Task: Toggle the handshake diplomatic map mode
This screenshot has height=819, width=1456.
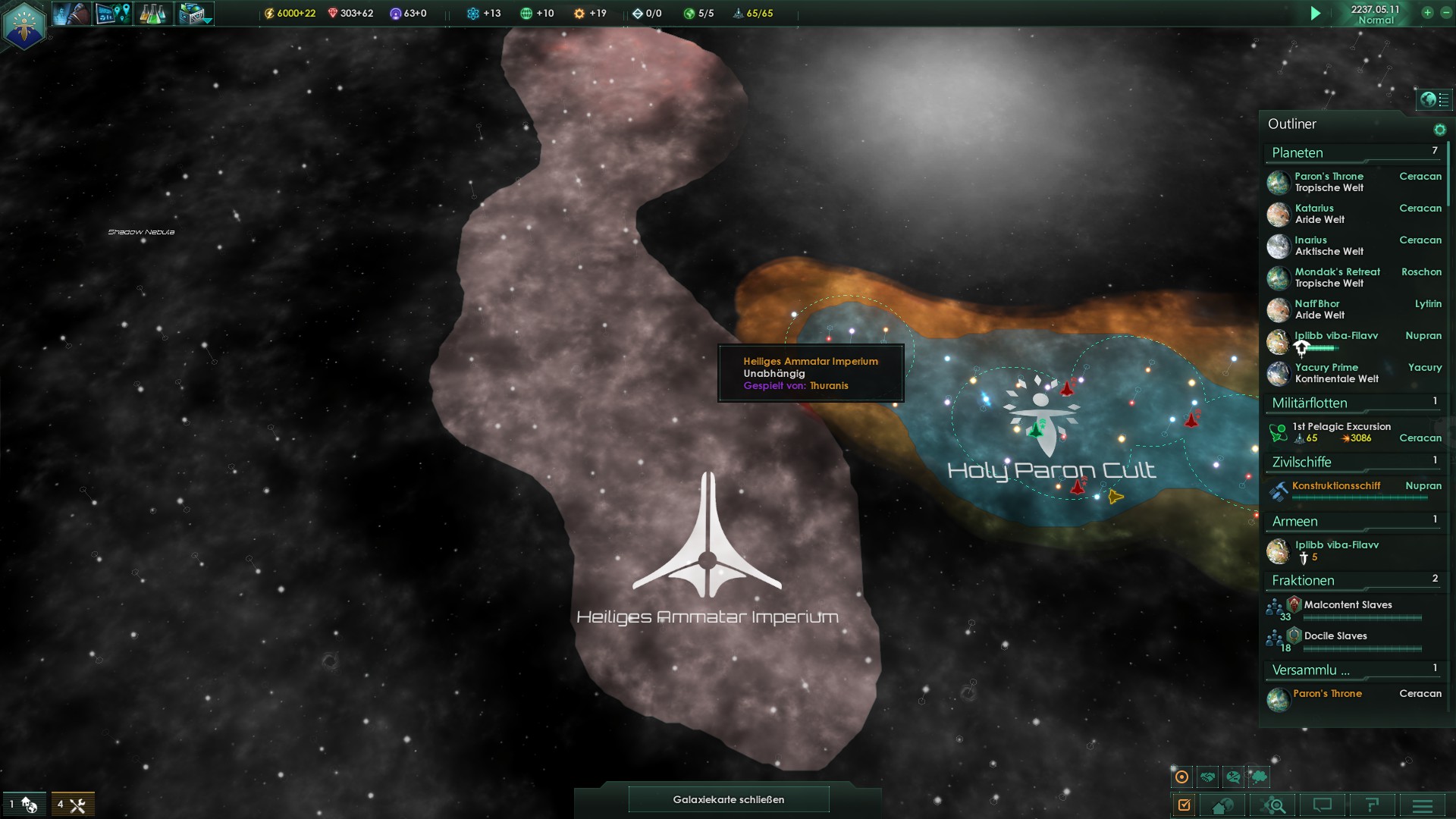Action: tap(1208, 777)
